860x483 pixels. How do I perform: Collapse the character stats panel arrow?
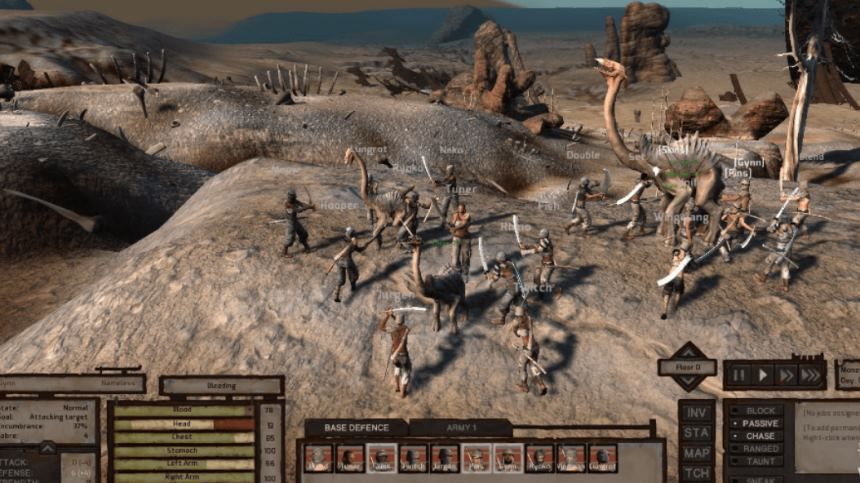tap(47, 447)
